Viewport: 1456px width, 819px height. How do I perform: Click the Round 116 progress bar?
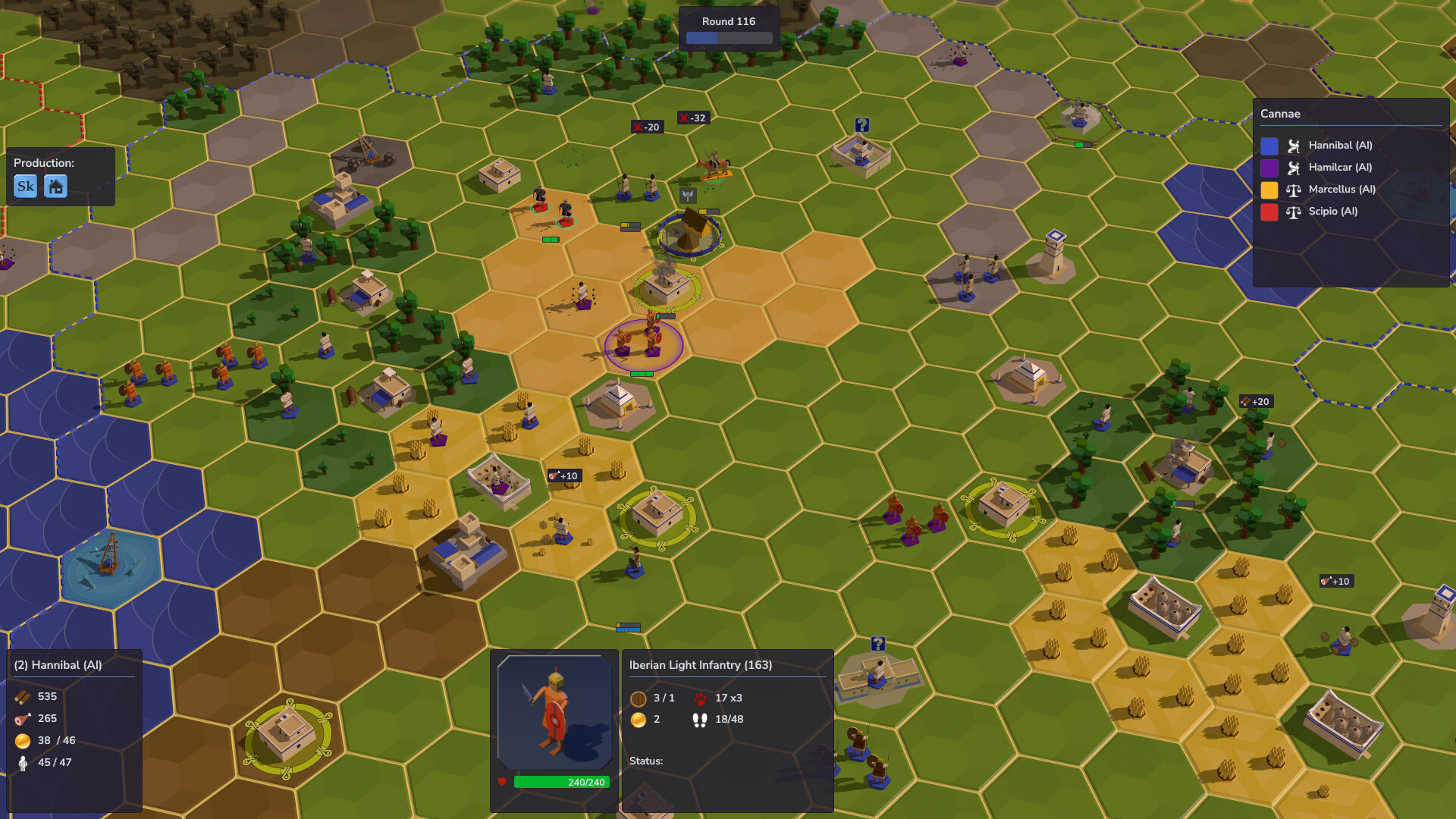[728, 36]
